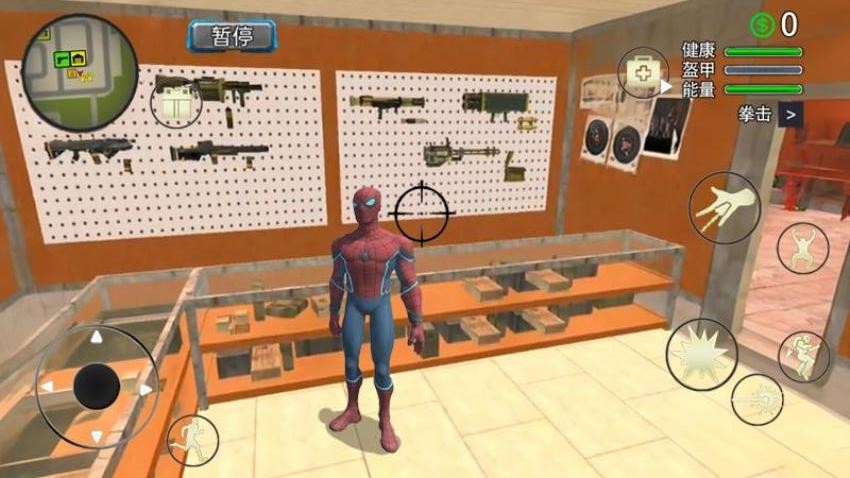This screenshot has height=478, width=850.
Task: Tap the jumping figure action button
Action: click(x=802, y=247)
